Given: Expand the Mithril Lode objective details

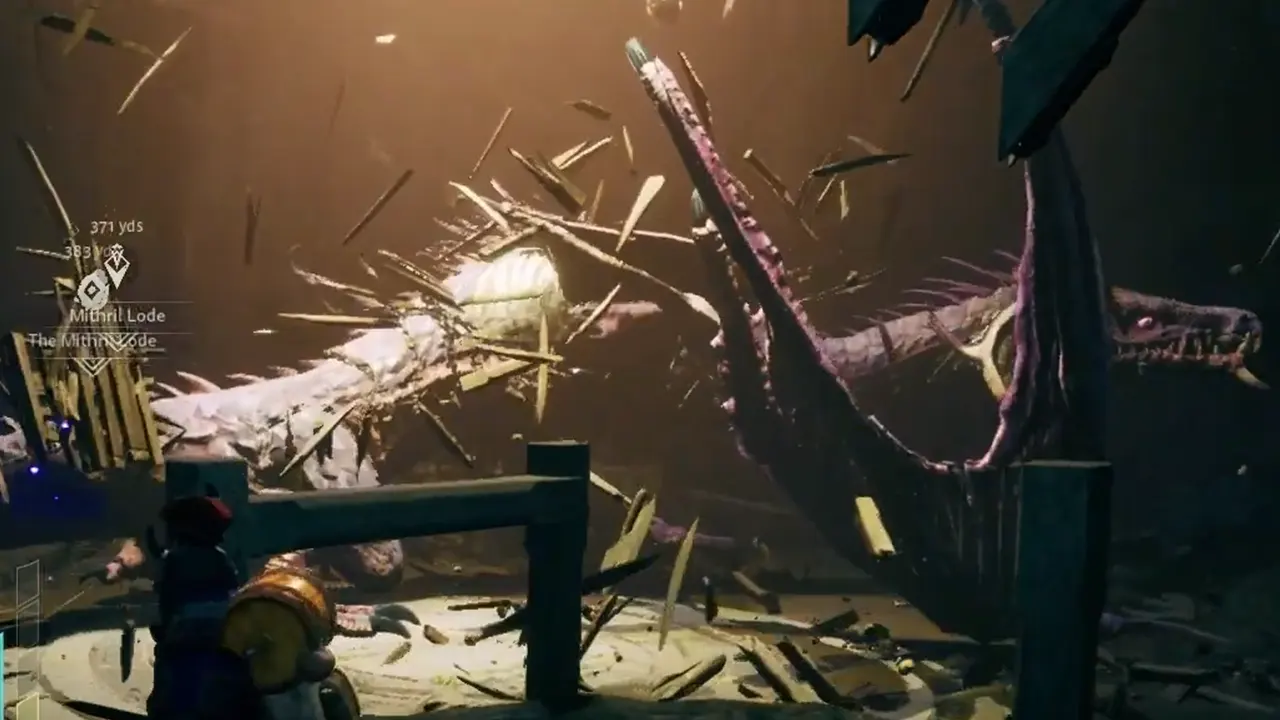Looking at the screenshot, I should [117, 315].
